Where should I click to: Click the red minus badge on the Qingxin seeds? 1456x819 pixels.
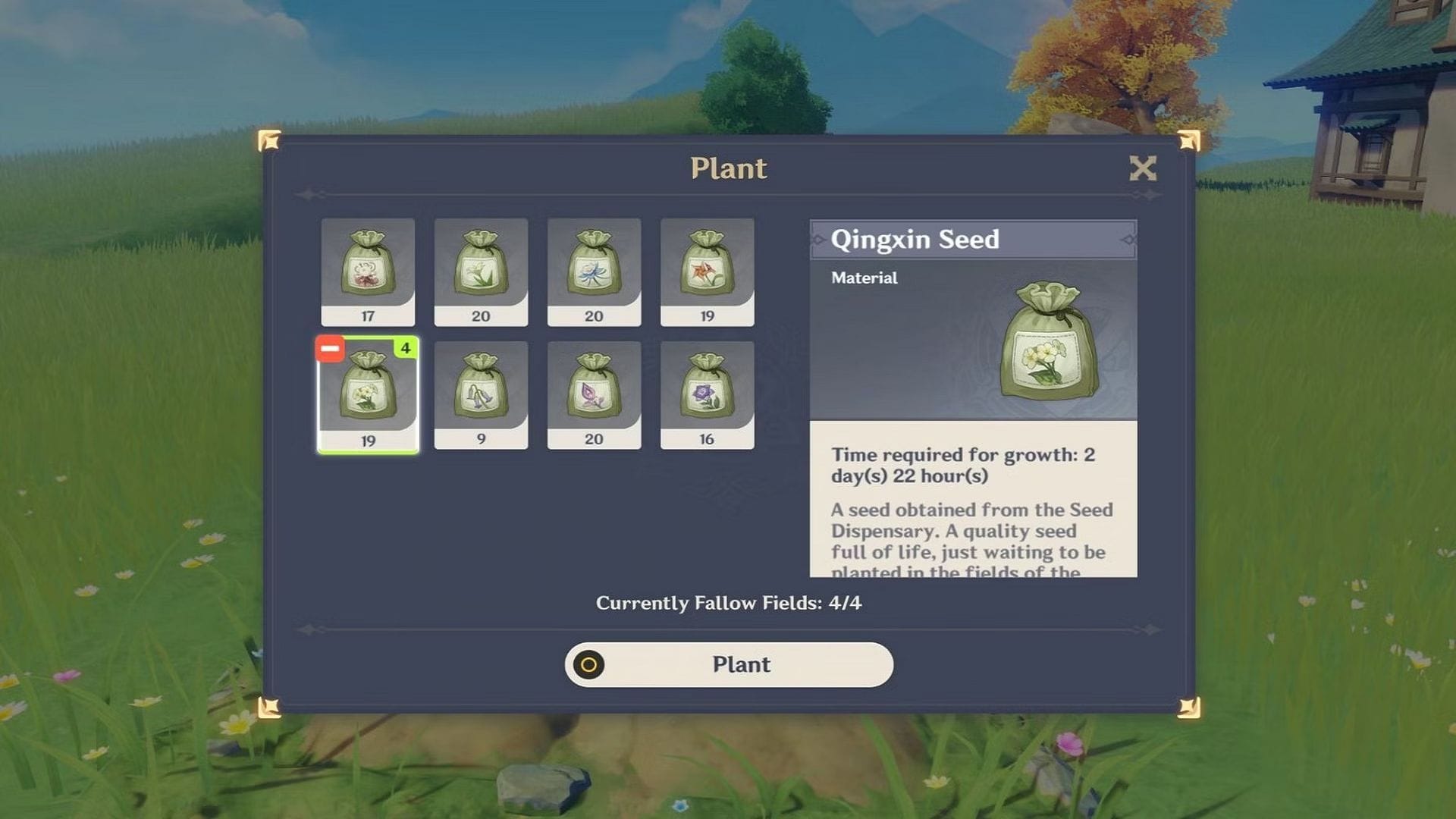pyautogui.click(x=329, y=349)
